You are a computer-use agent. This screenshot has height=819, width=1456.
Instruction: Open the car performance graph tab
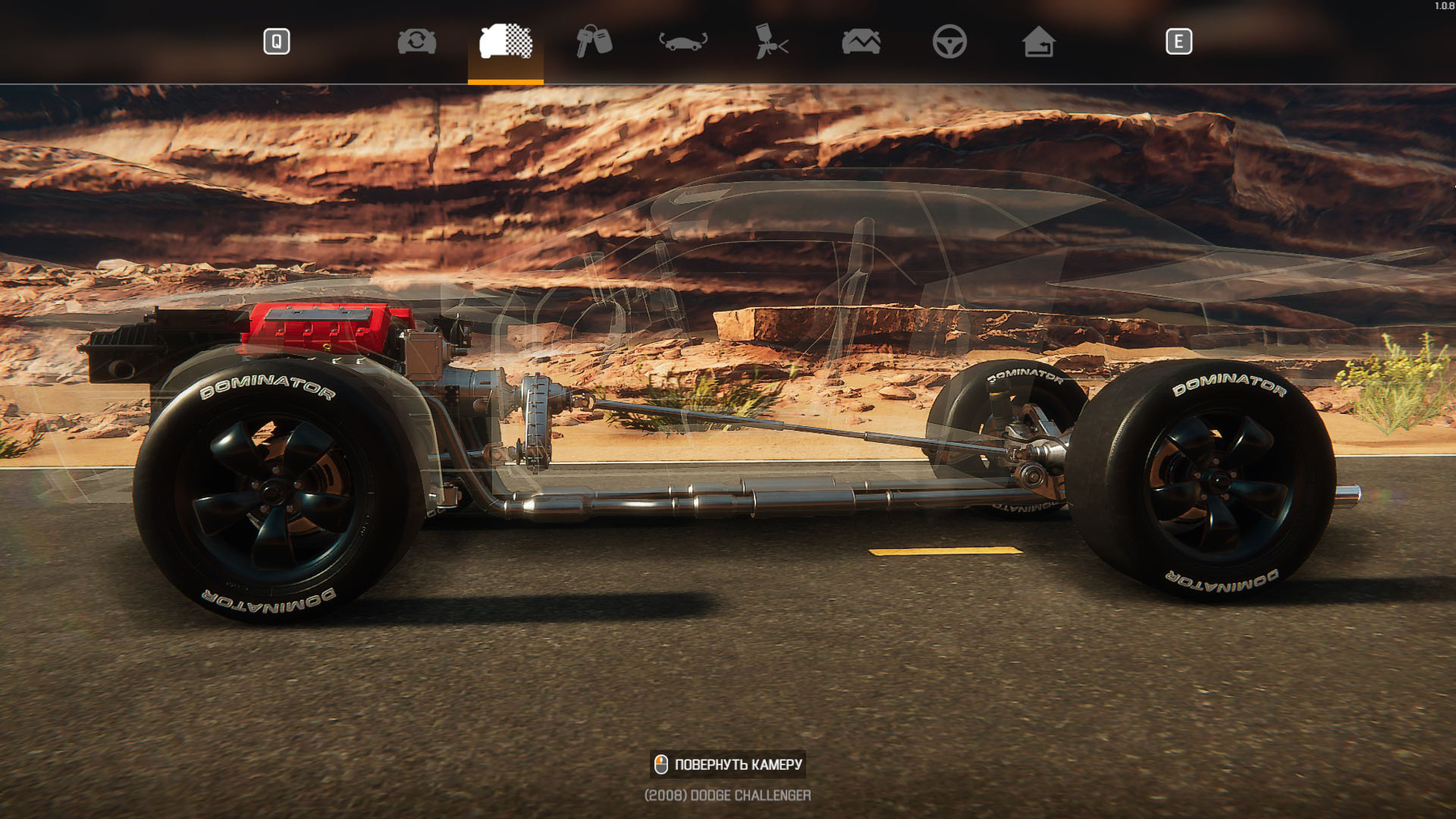[x=861, y=41]
